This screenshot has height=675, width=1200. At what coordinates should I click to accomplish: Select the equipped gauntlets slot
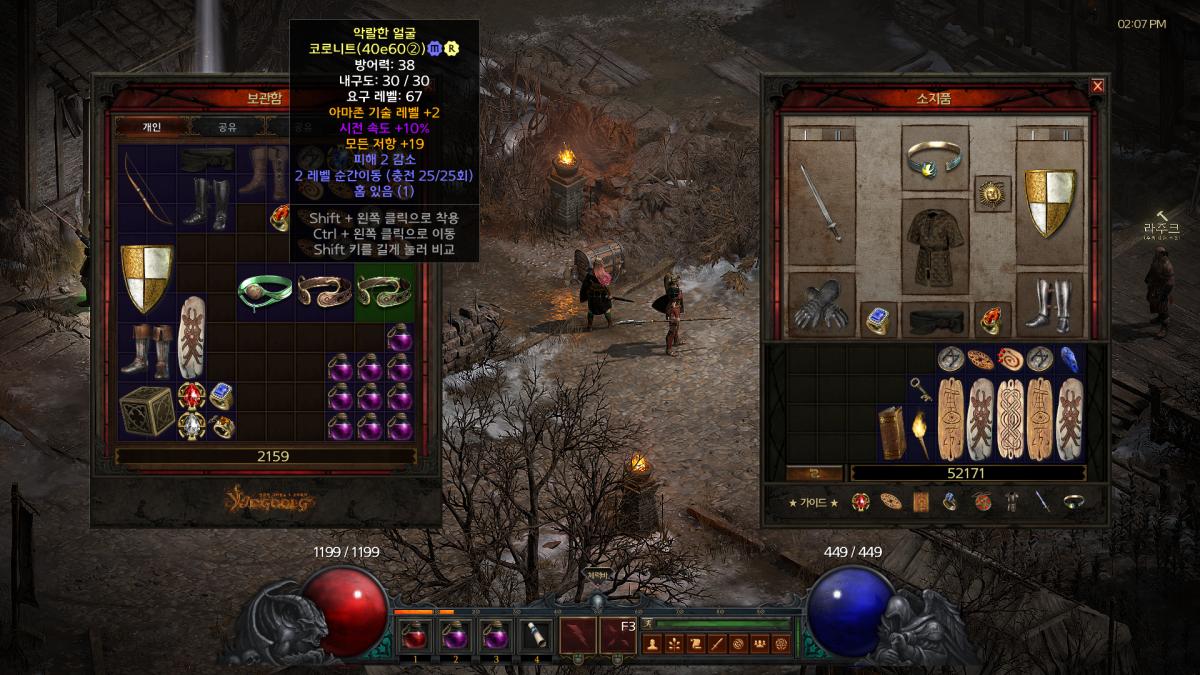click(x=821, y=304)
